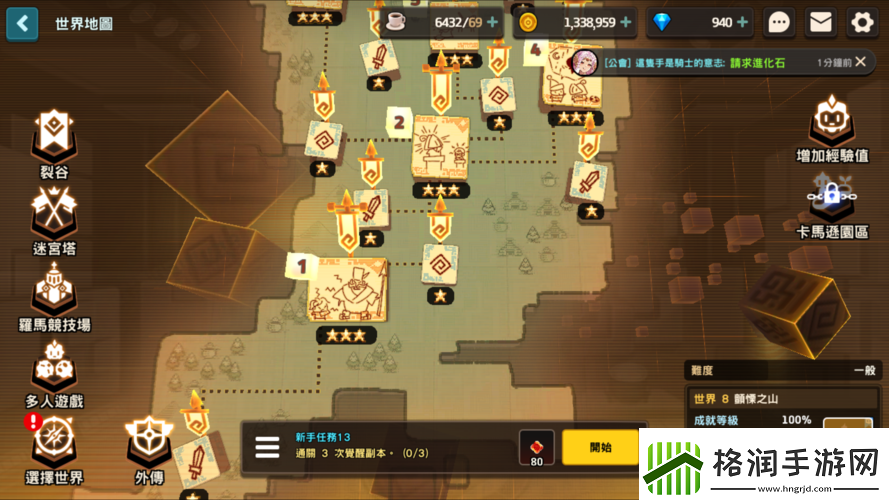Open the mail inbox
889x500 pixels.
pyautogui.click(x=821, y=22)
